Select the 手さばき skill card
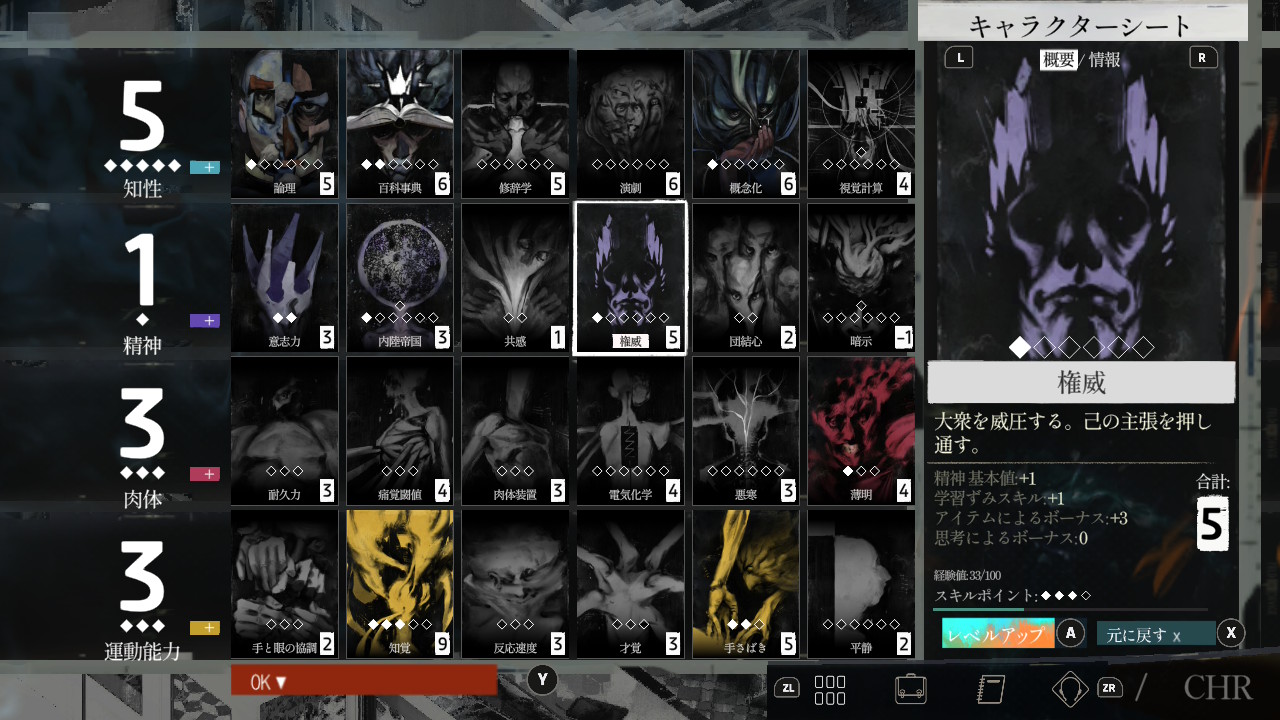Screen dimensions: 1280x720 745,584
